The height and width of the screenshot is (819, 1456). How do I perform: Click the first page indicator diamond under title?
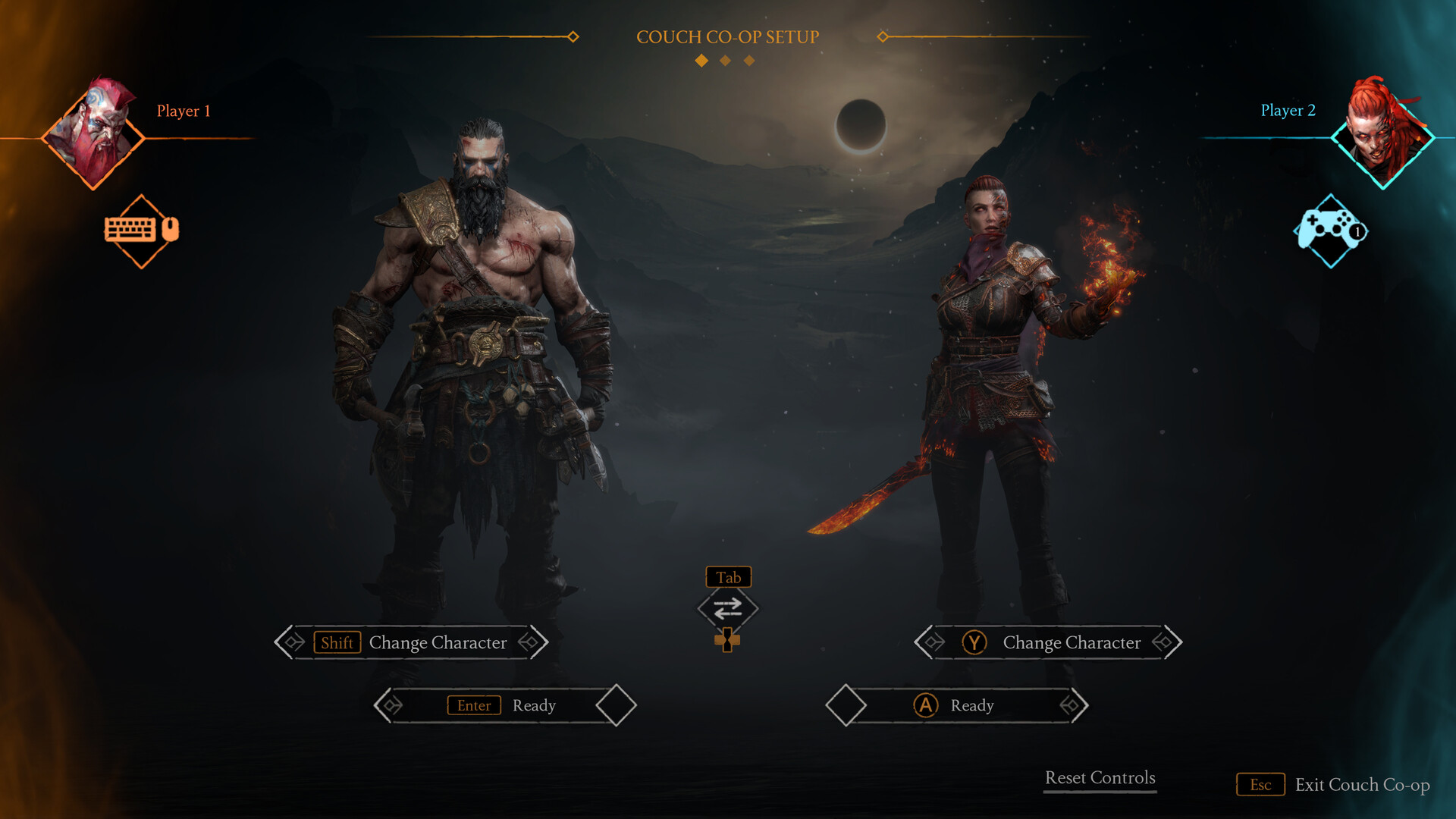click(700, 60)
